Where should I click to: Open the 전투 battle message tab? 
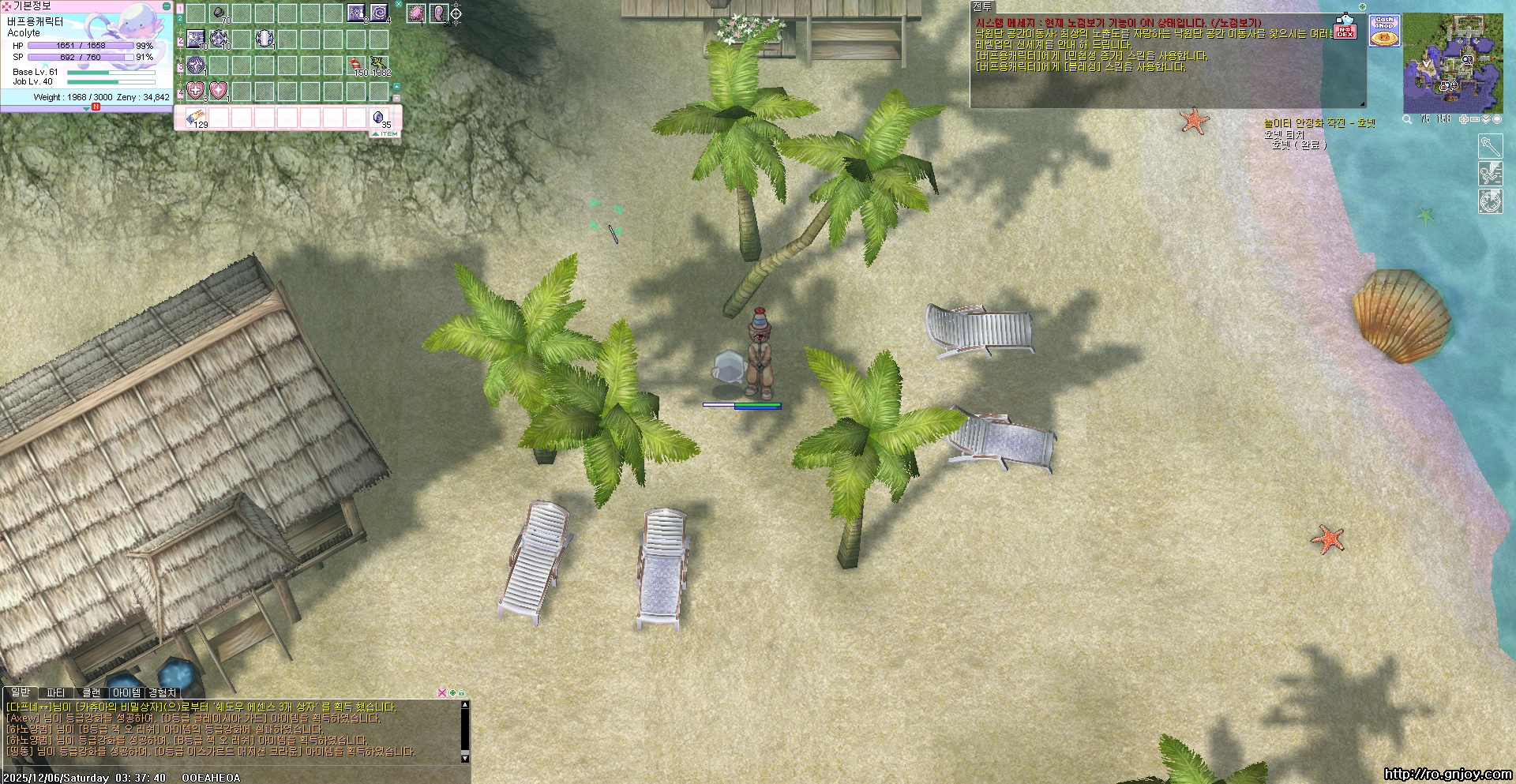pos(981,6)
